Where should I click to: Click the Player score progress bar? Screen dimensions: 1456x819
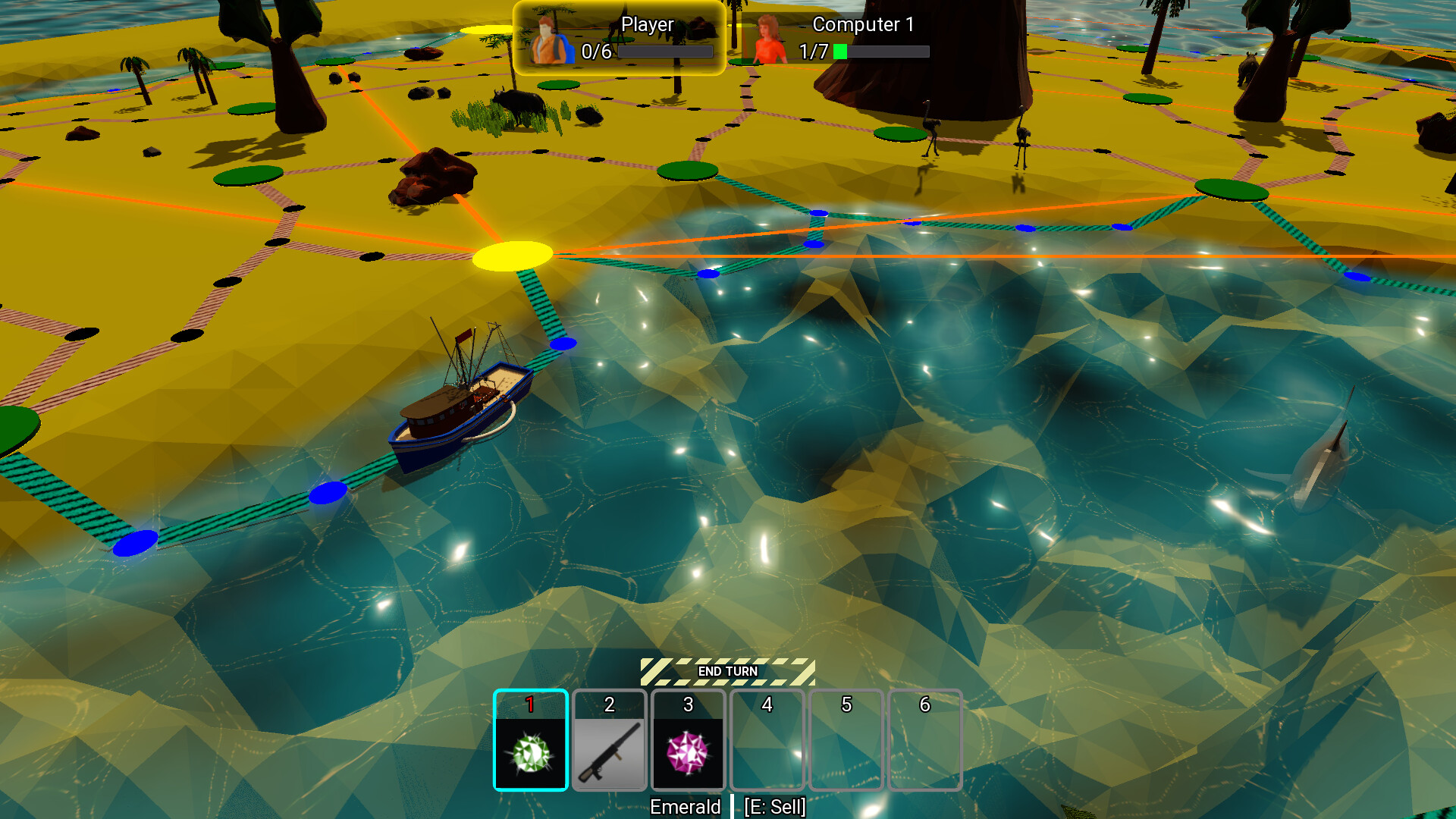[x=666, y=52]
